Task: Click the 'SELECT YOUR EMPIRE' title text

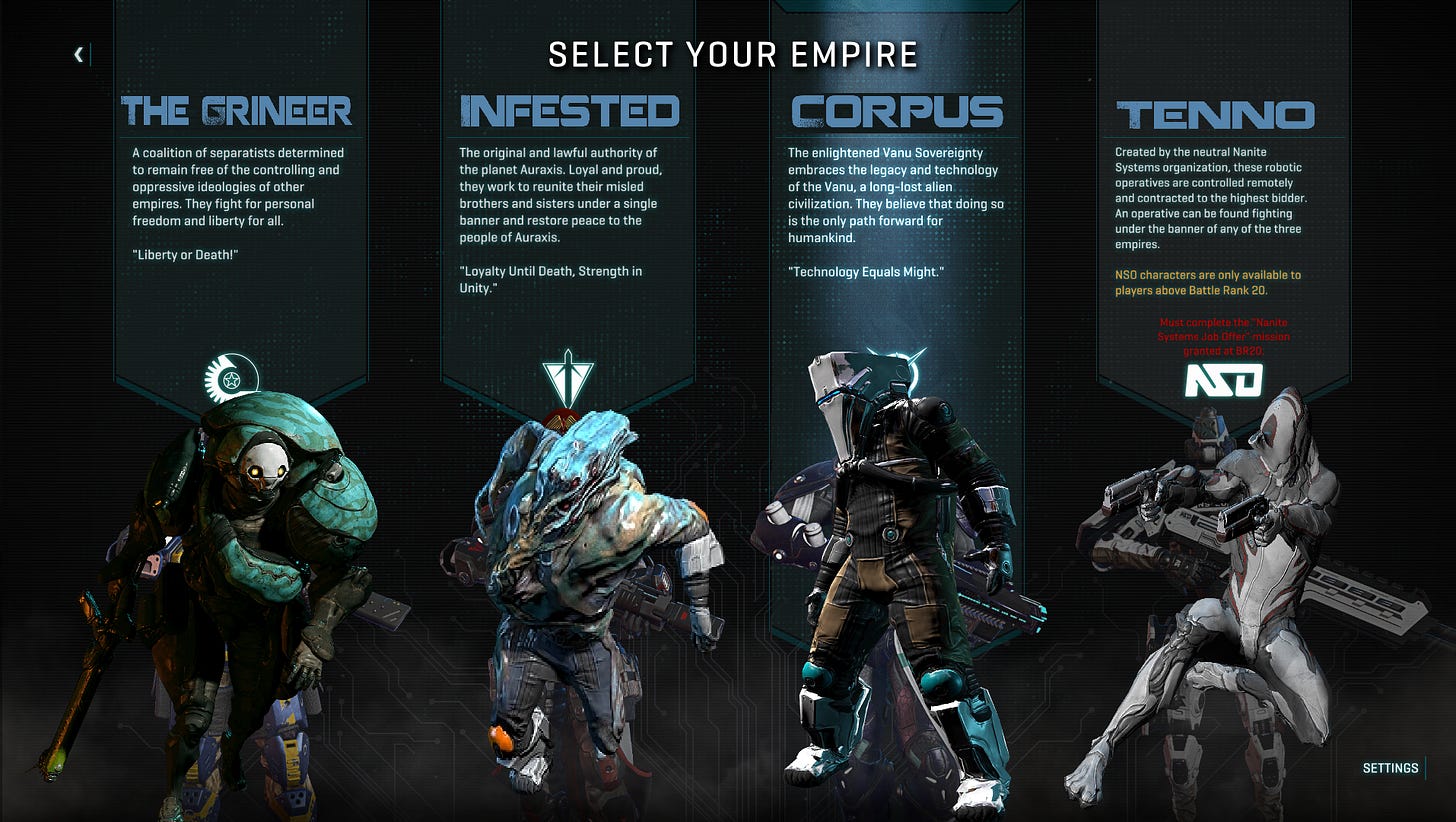Action: [731, 55]
